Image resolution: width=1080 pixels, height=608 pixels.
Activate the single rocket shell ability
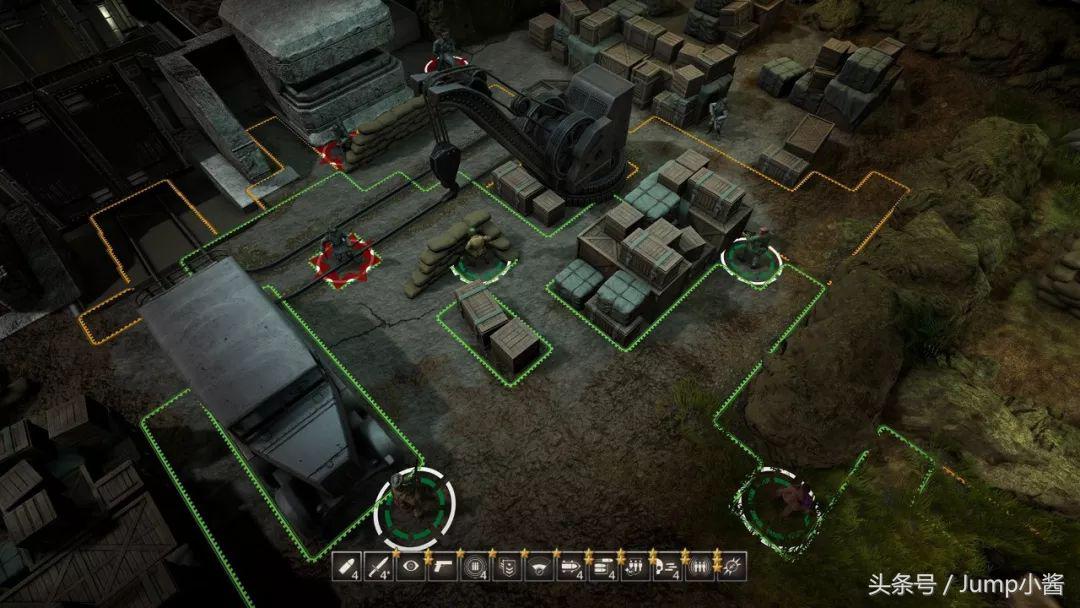coord(572,567)
